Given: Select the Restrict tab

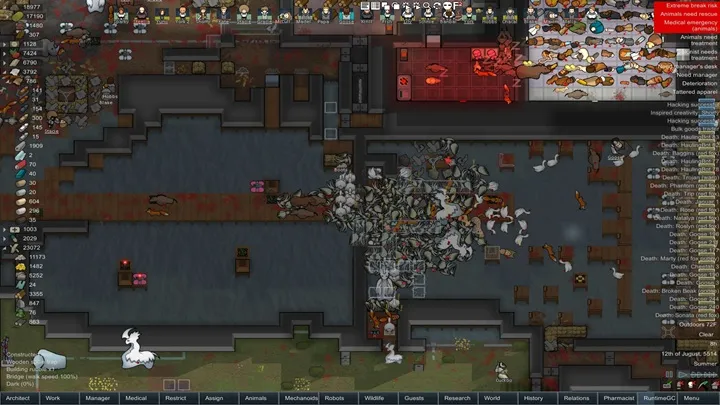Looking at the screenshot, I should pyautogui.click(x=174, y=398).
